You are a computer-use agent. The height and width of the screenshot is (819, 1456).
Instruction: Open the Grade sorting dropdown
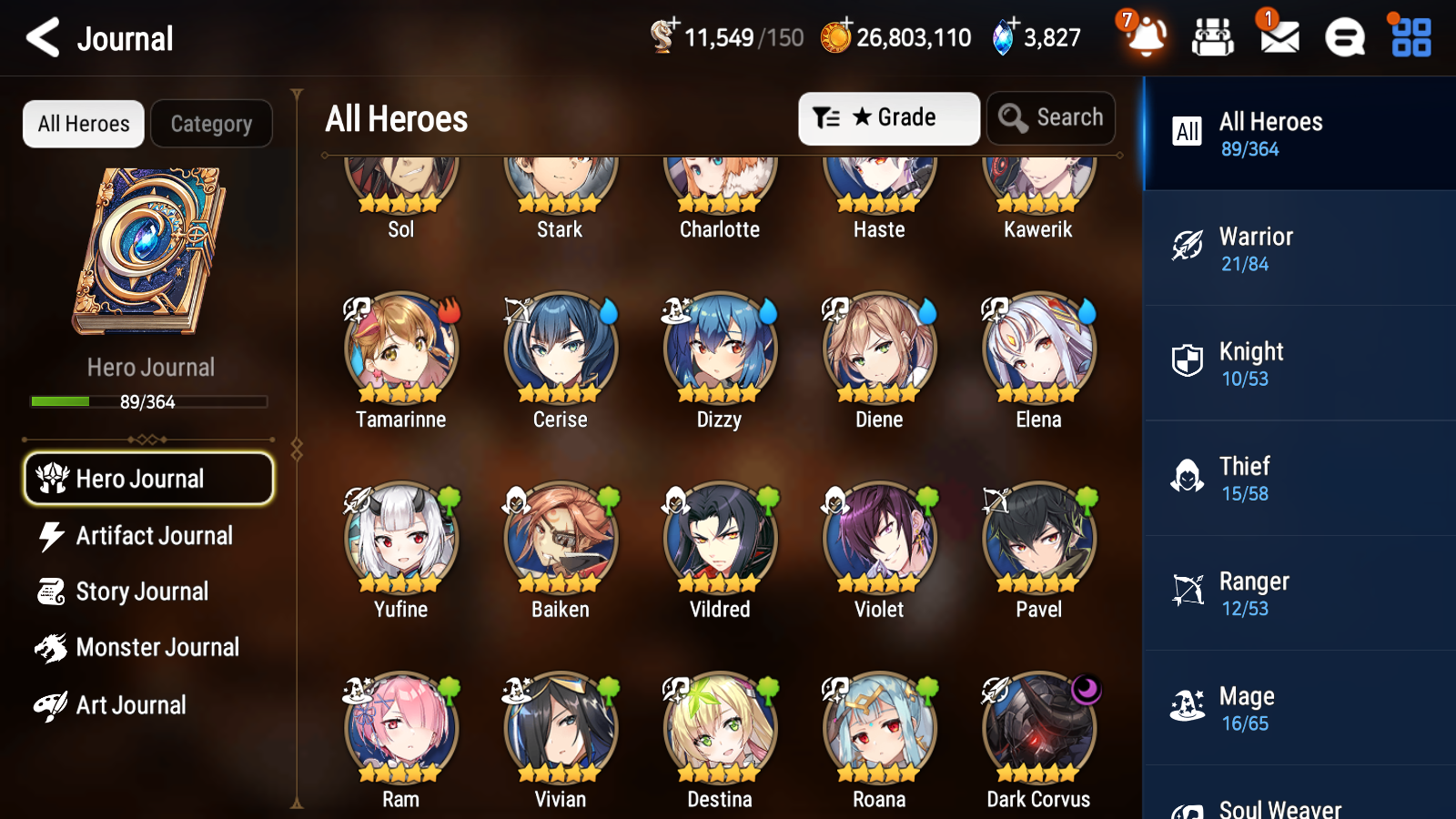point(888,117)
